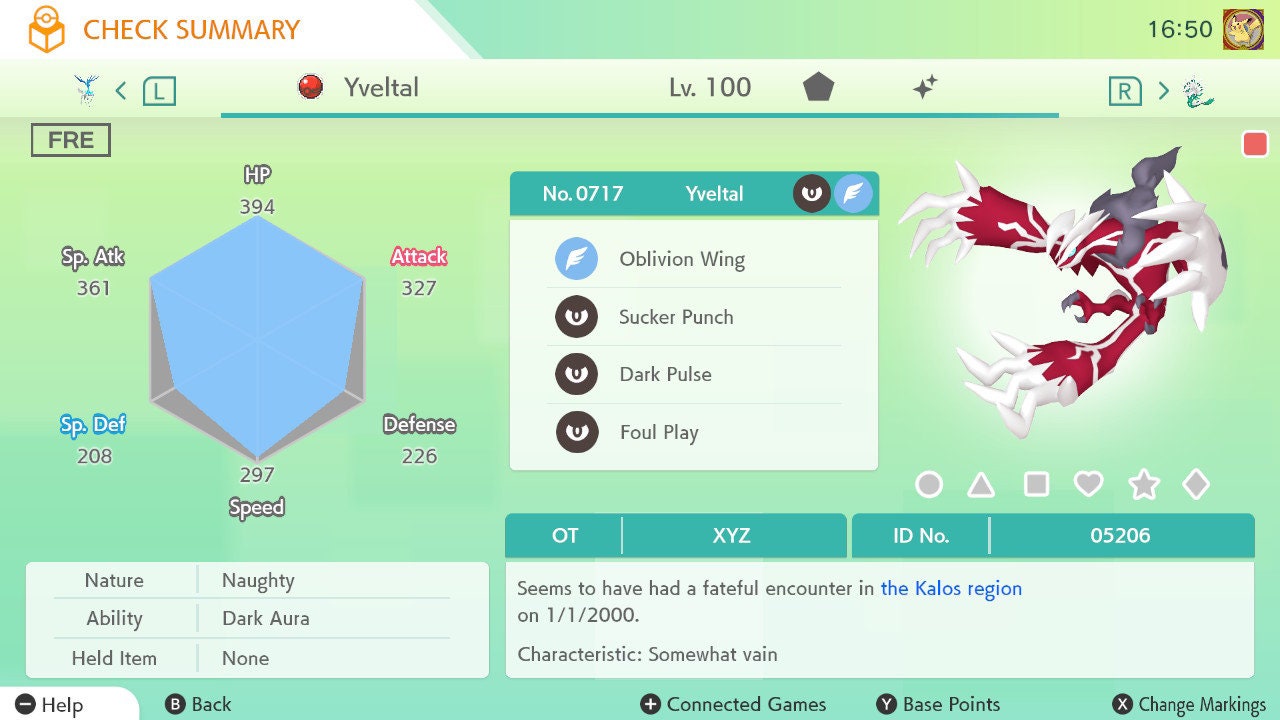The image size is (1280, 720).
Task: Toggle the diamond marking
Action: pos(1196,485)
